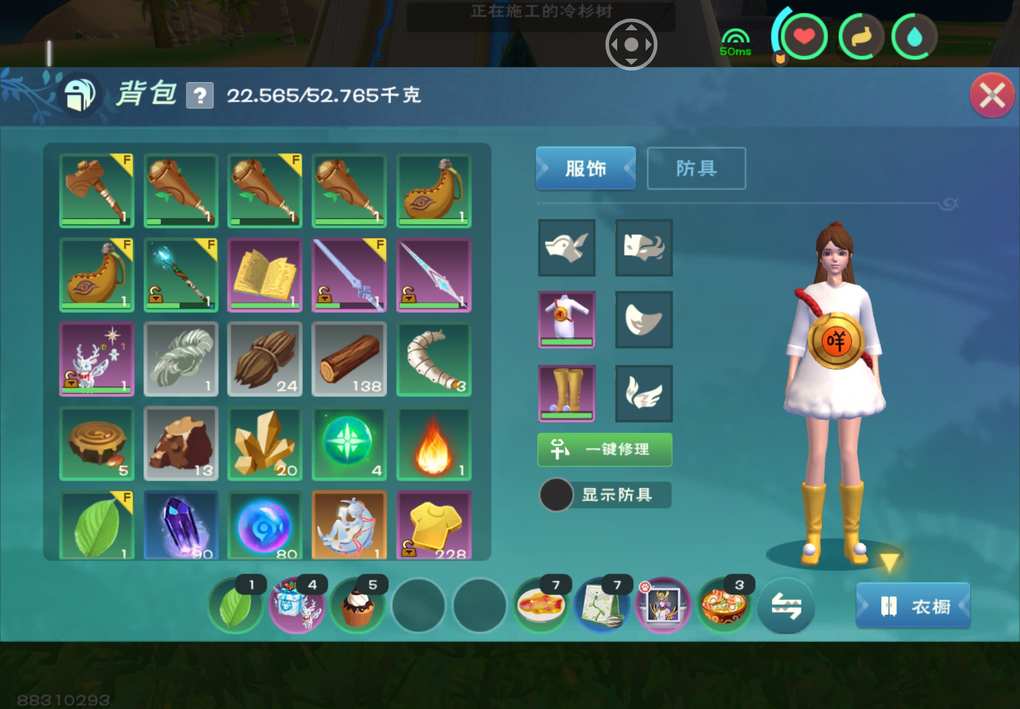Pick the yellow crystal cluster slot
The height and width of the screenshot is (709, 1020).
click(264, 443)
